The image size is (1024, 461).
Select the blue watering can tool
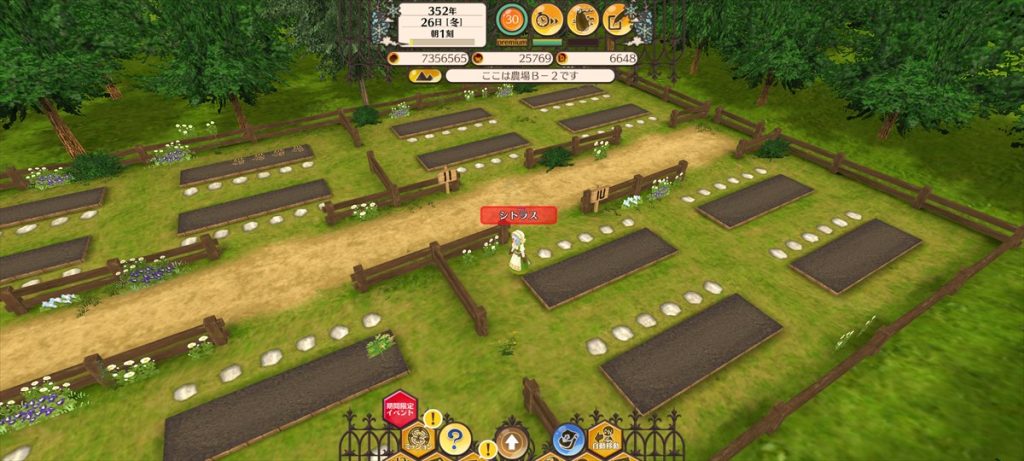click(x=569, y=438)
